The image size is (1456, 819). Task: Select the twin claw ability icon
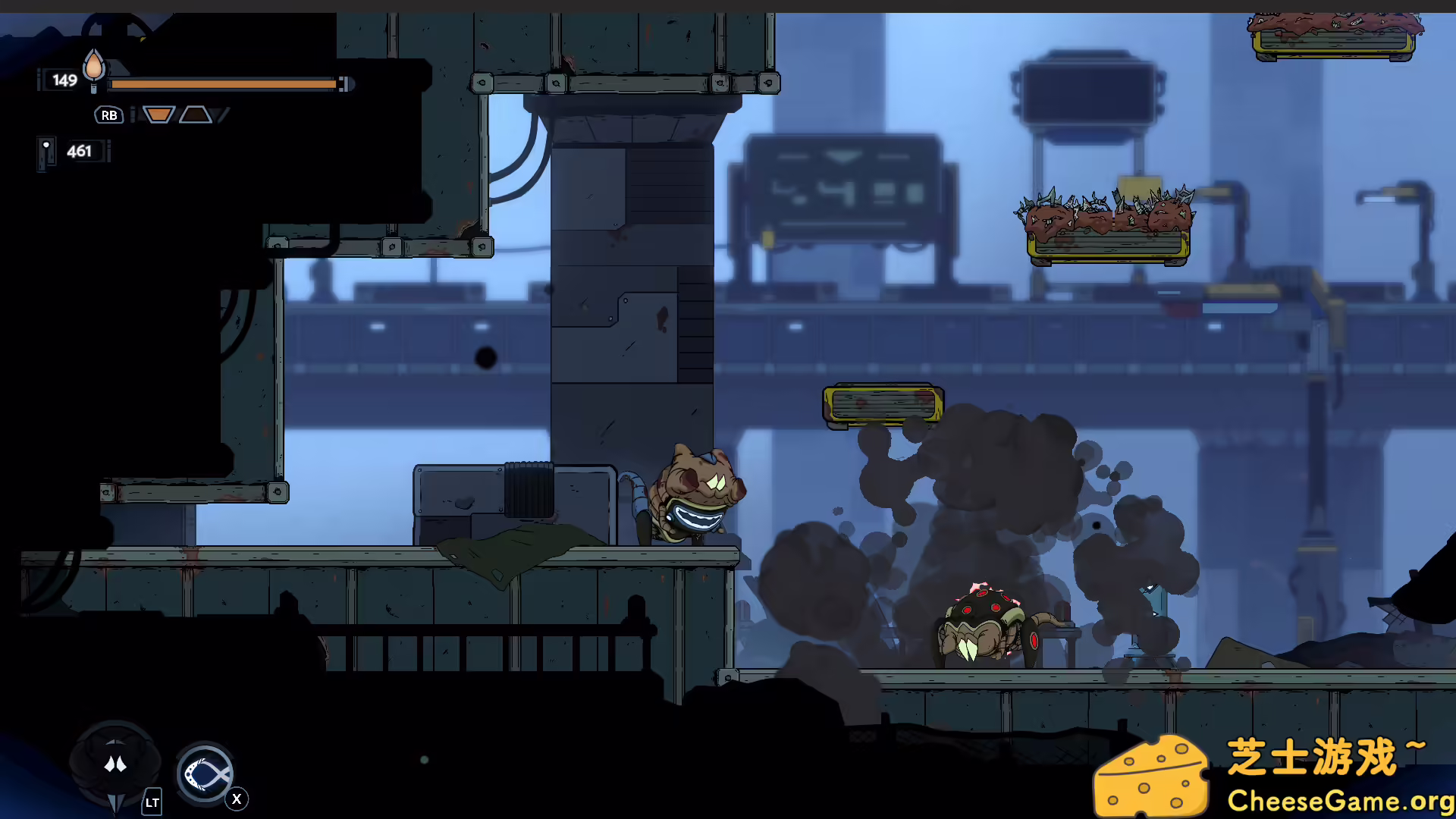click(115, 764)
